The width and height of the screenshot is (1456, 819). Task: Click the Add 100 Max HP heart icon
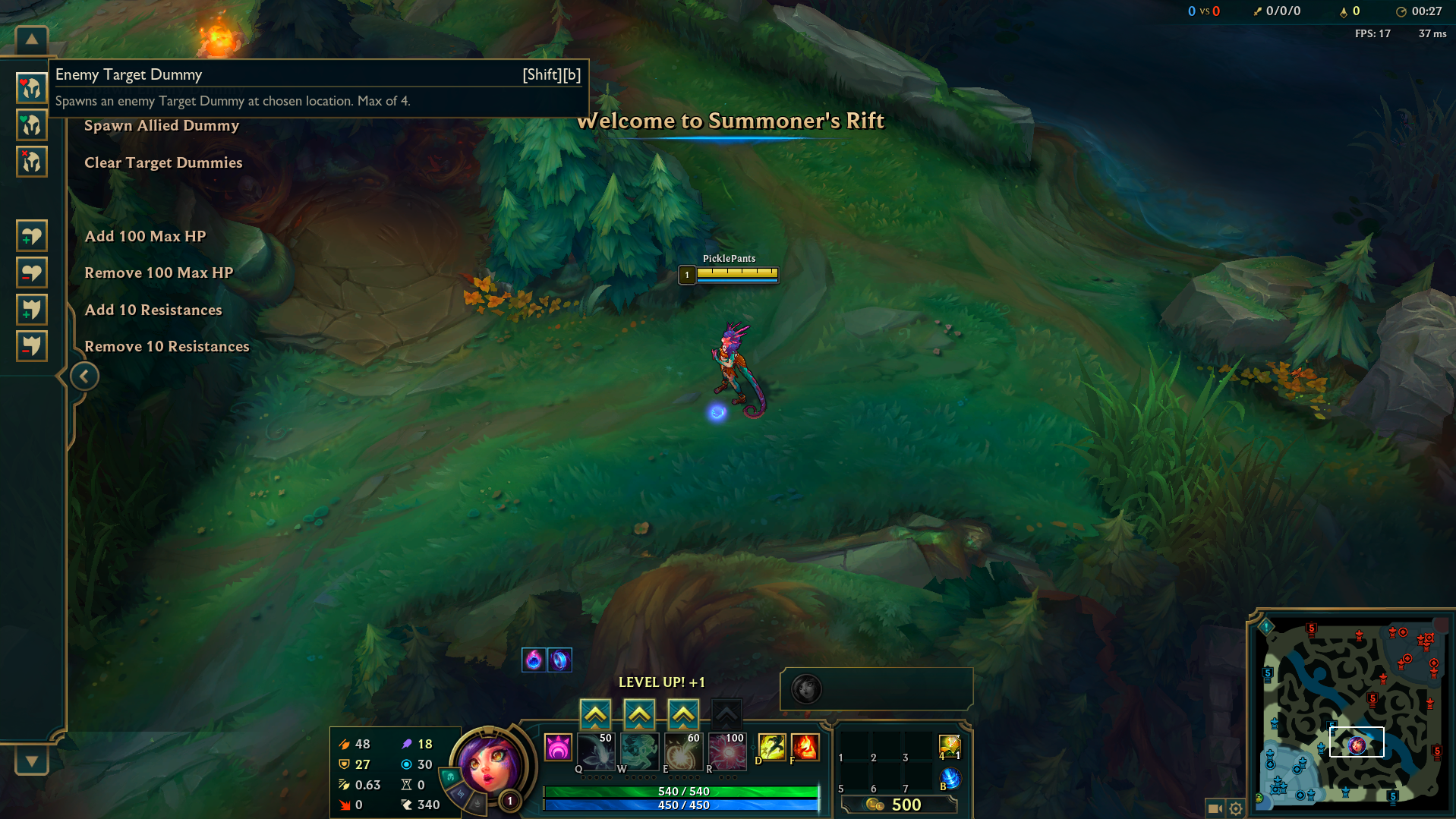pyautogui.click(x=31, y=235)
